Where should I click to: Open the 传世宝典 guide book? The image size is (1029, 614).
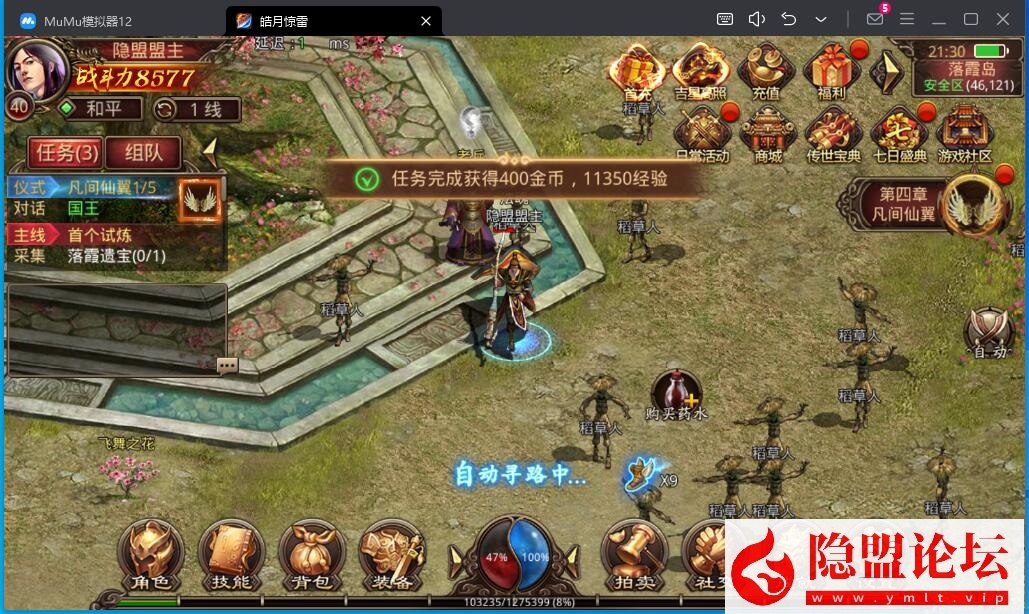click(x=833, y=133)
